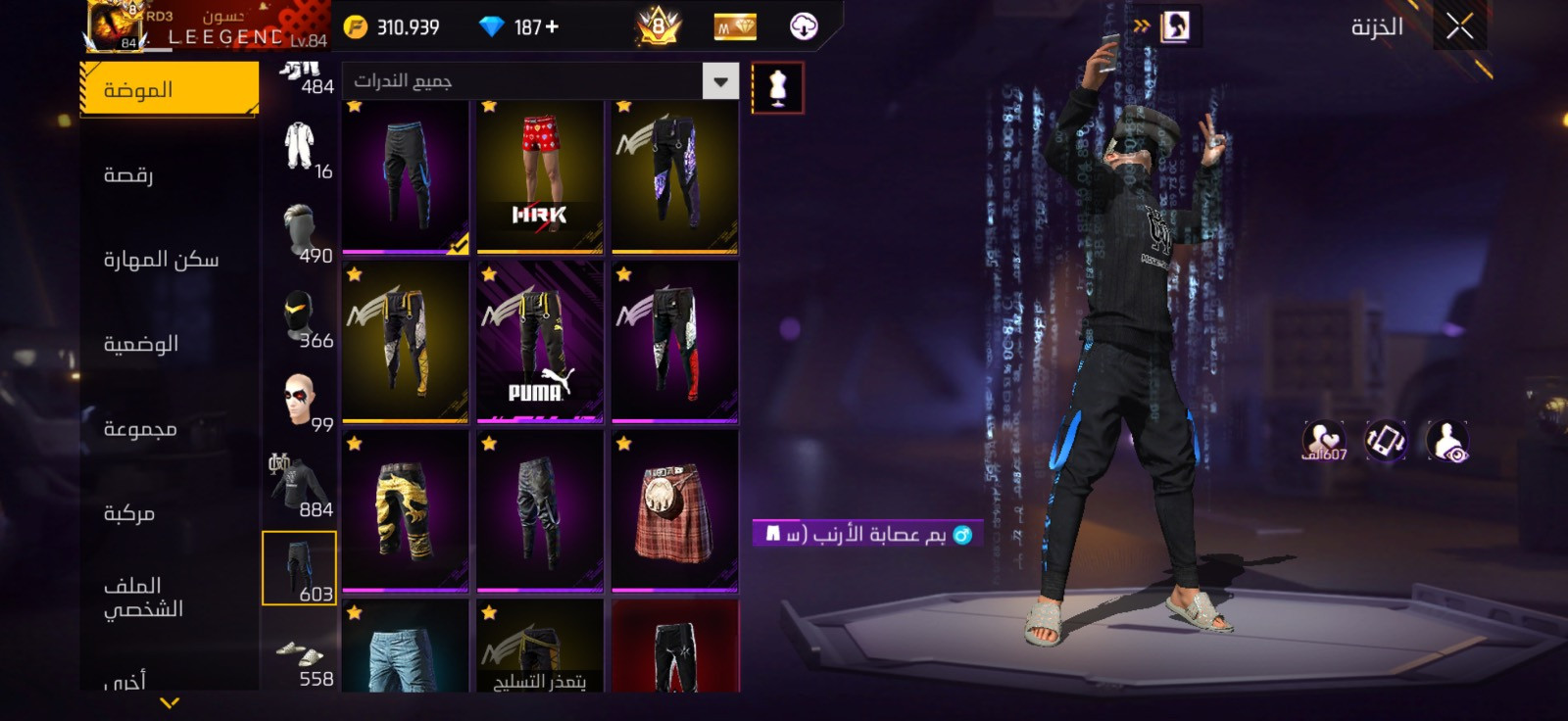Click the mannequin preview button
Viewport: 1568px width, 721px height.
777,87
